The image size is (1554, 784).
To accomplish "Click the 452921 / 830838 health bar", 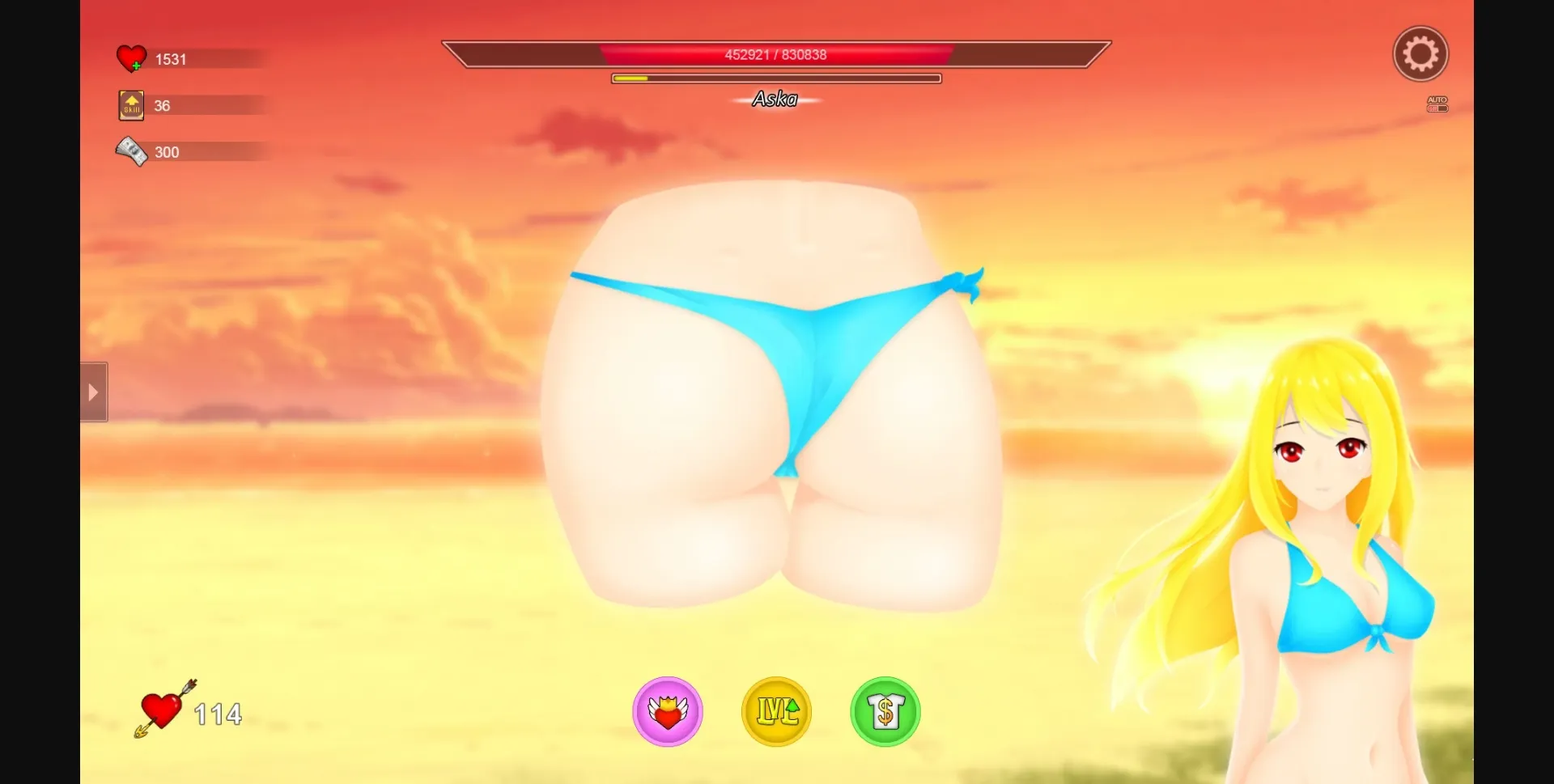I will coord(776,54).
